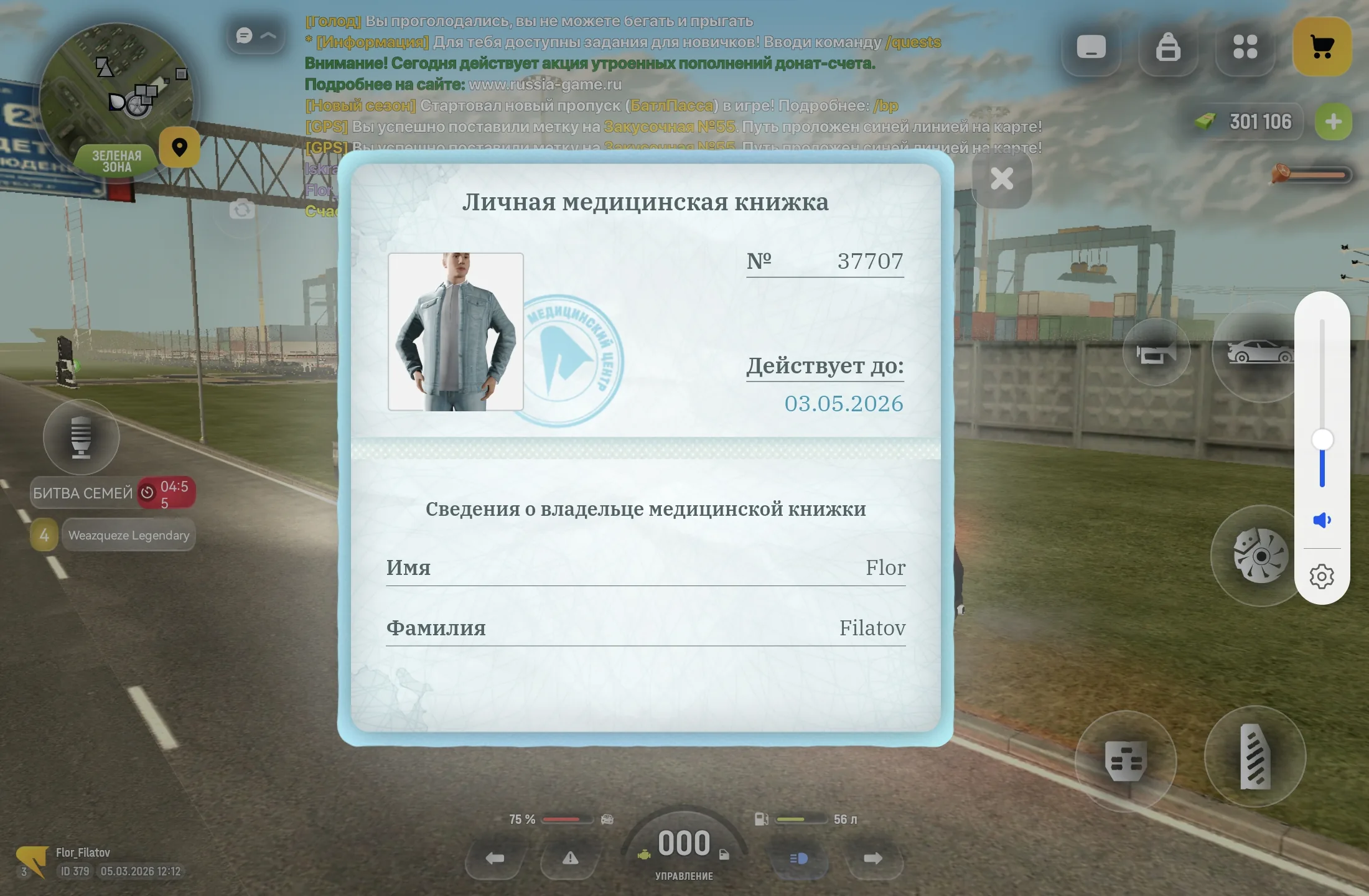The width and height of the screenshot is (1369, 896).
Task: Toggle the vehicle headlights
Action: 799,859
